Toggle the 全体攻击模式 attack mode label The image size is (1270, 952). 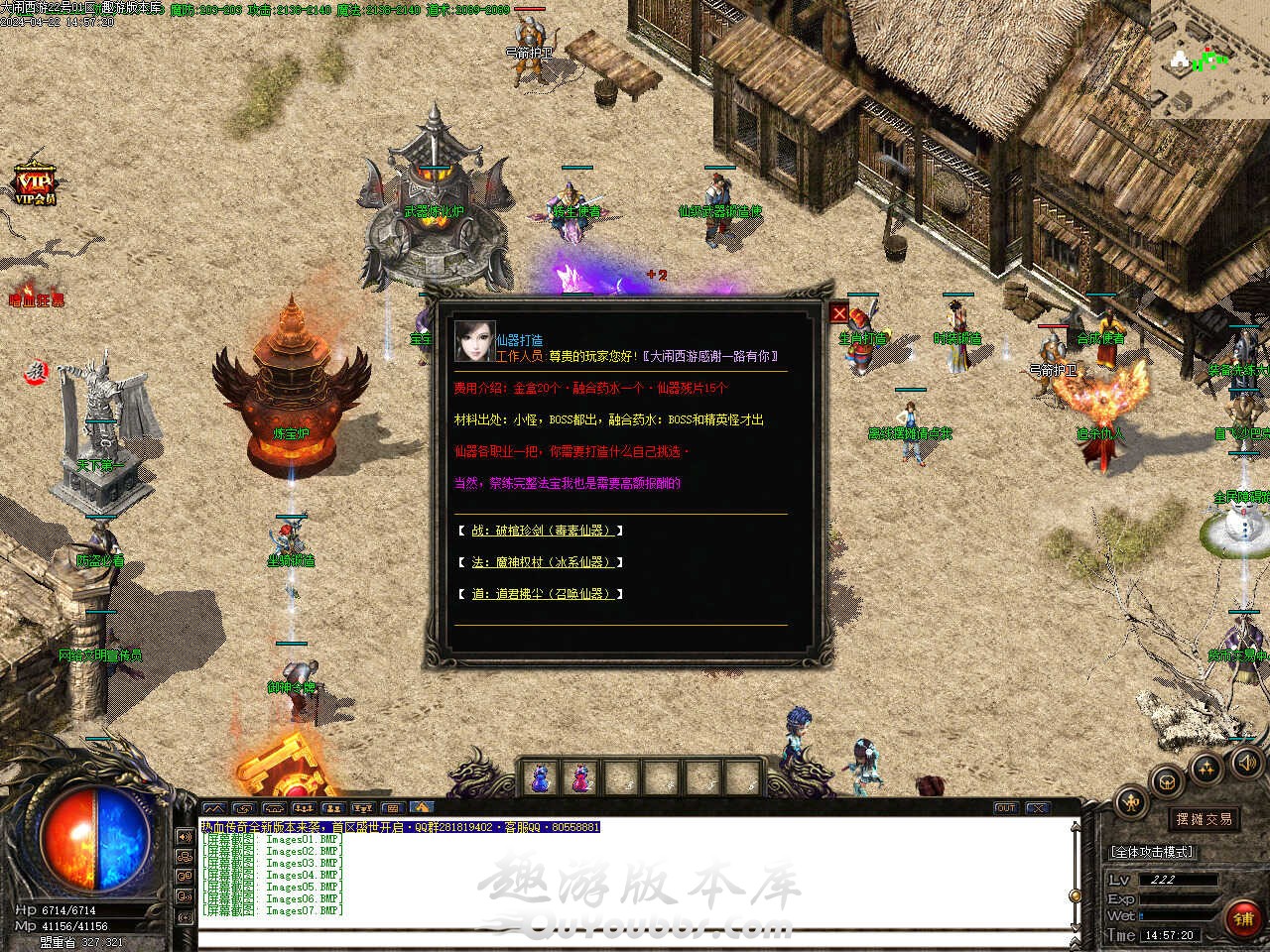[x=1152, y=852]
